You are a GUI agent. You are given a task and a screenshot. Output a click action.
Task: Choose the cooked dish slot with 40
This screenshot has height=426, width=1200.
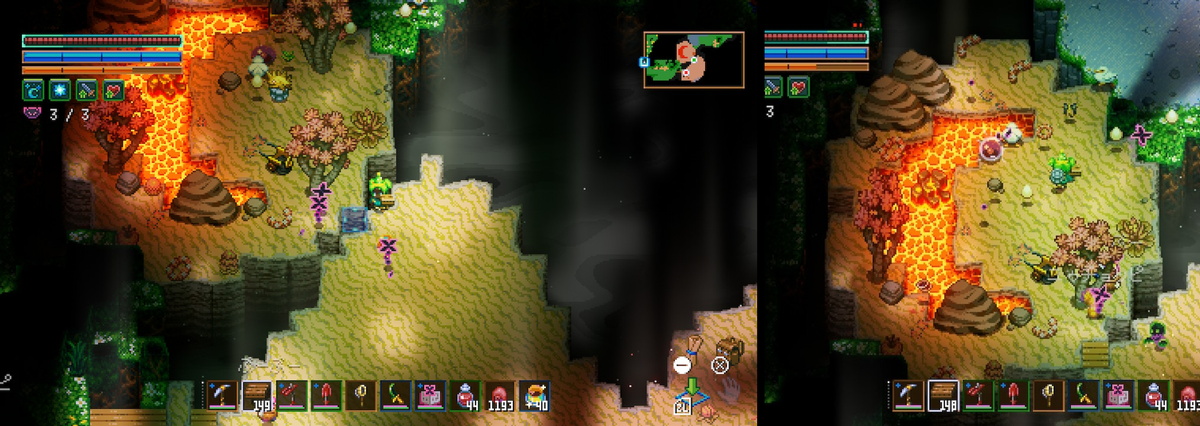pos(534,396)
